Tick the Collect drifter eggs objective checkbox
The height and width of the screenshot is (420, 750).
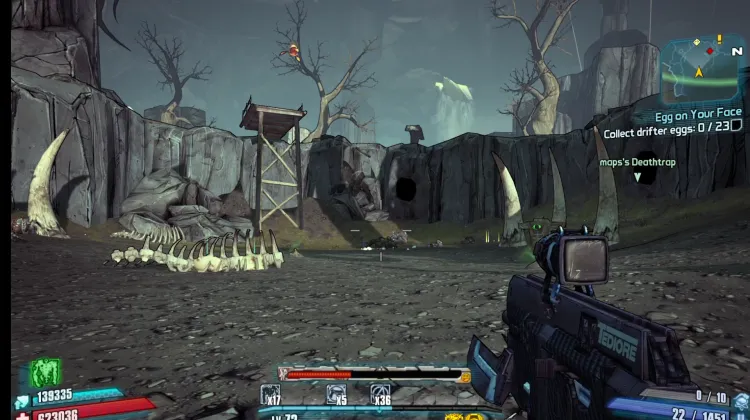737,132
